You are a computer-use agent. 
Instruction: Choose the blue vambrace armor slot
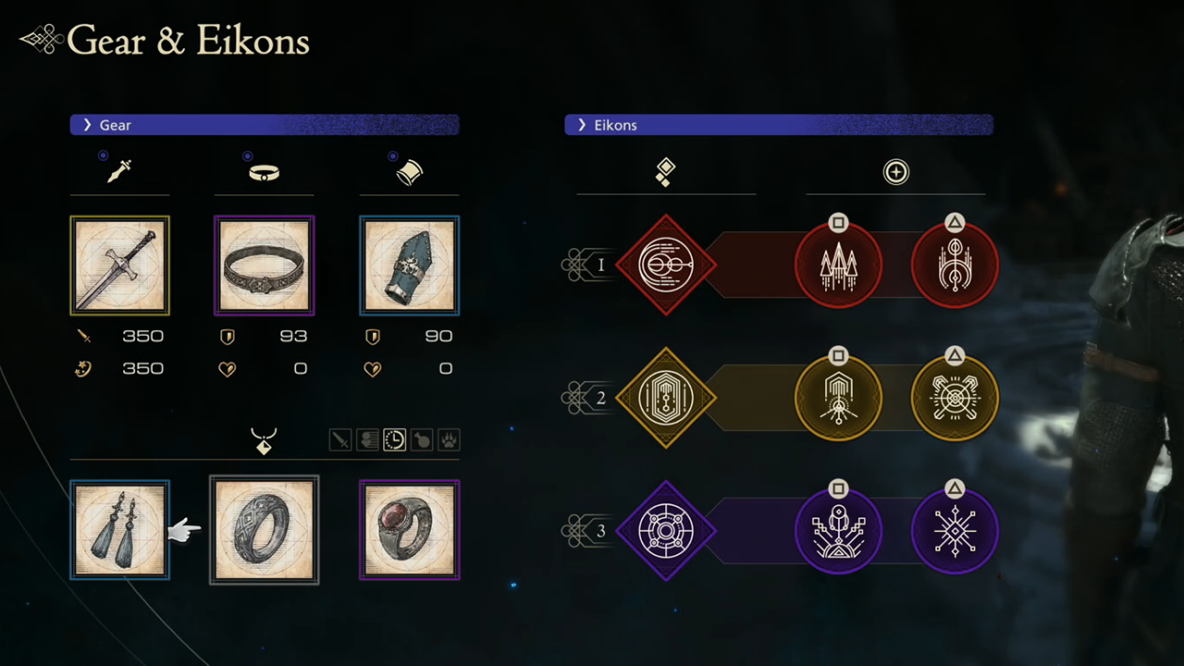409,265
